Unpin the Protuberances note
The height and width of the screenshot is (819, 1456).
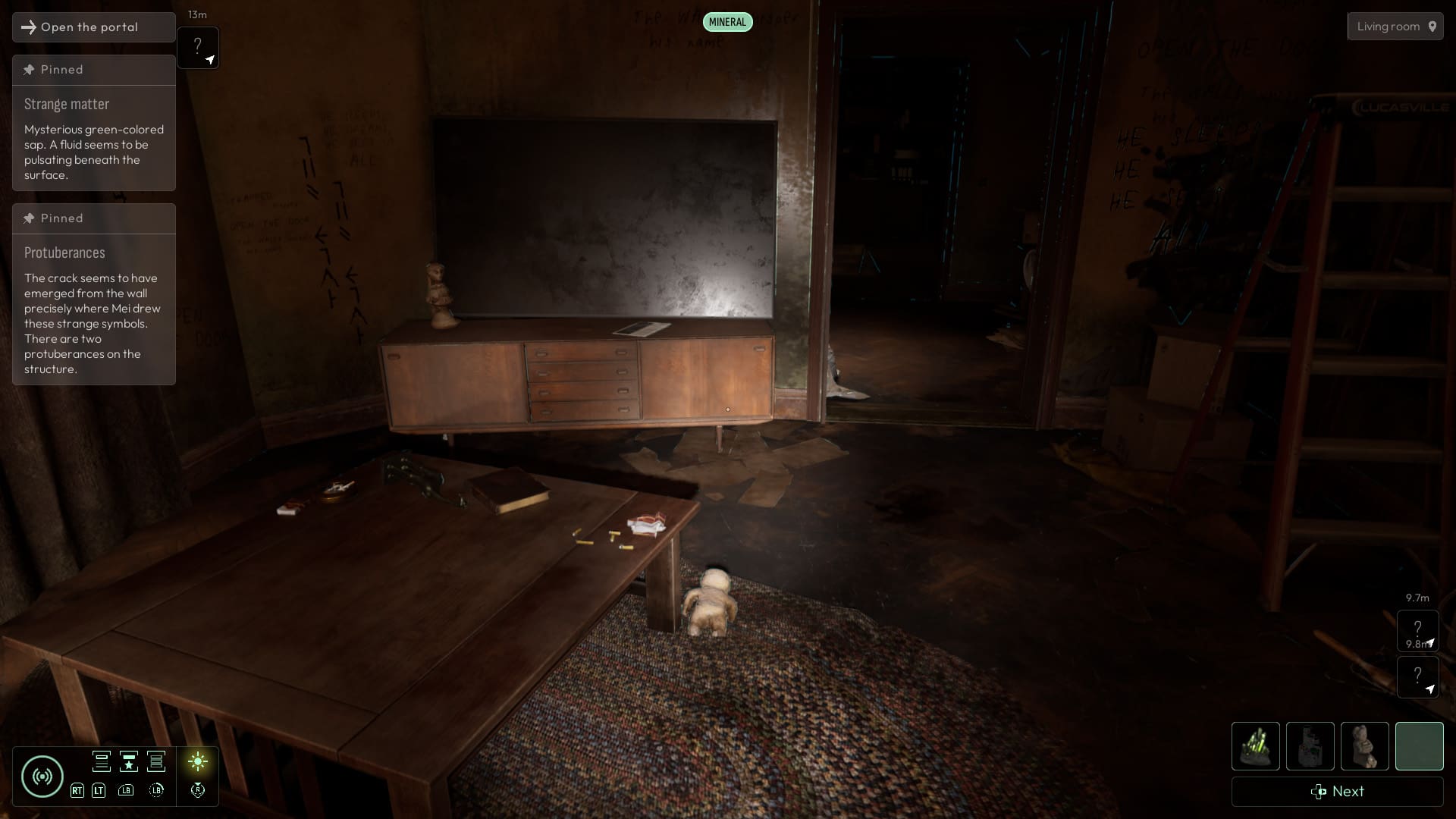pyautogui.click(x=28, y=218)
